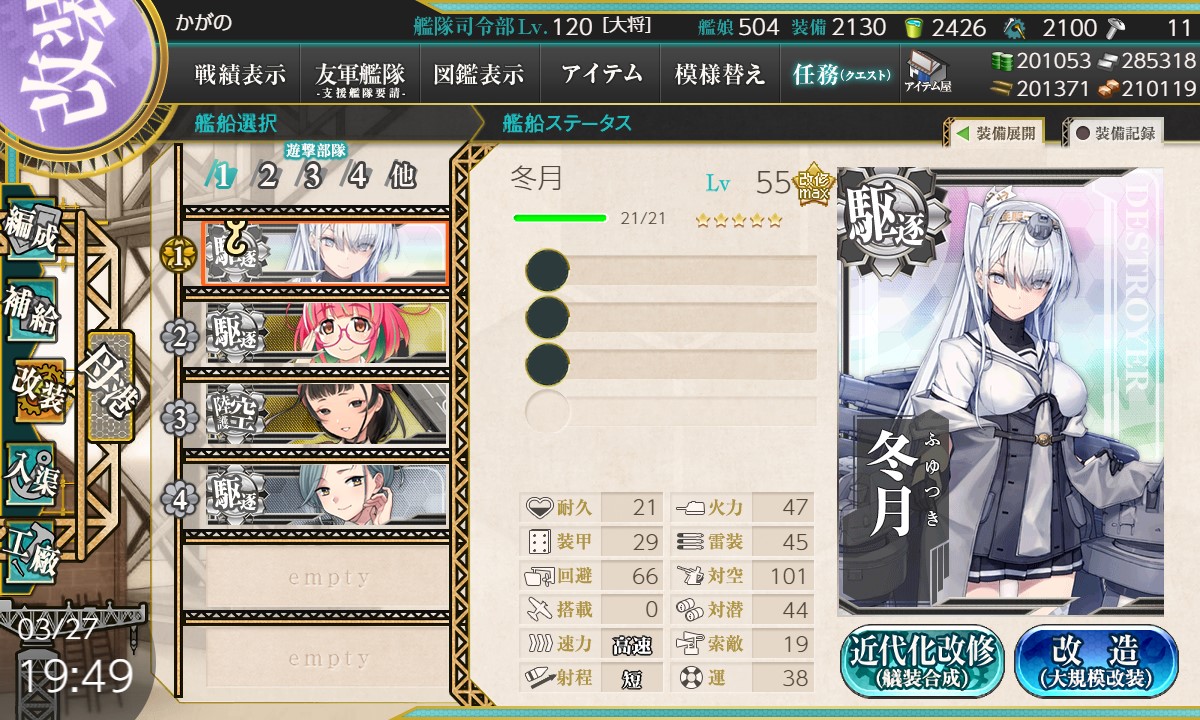
Task: Click the 改造 remodel button
Action: coord(1097,662)
